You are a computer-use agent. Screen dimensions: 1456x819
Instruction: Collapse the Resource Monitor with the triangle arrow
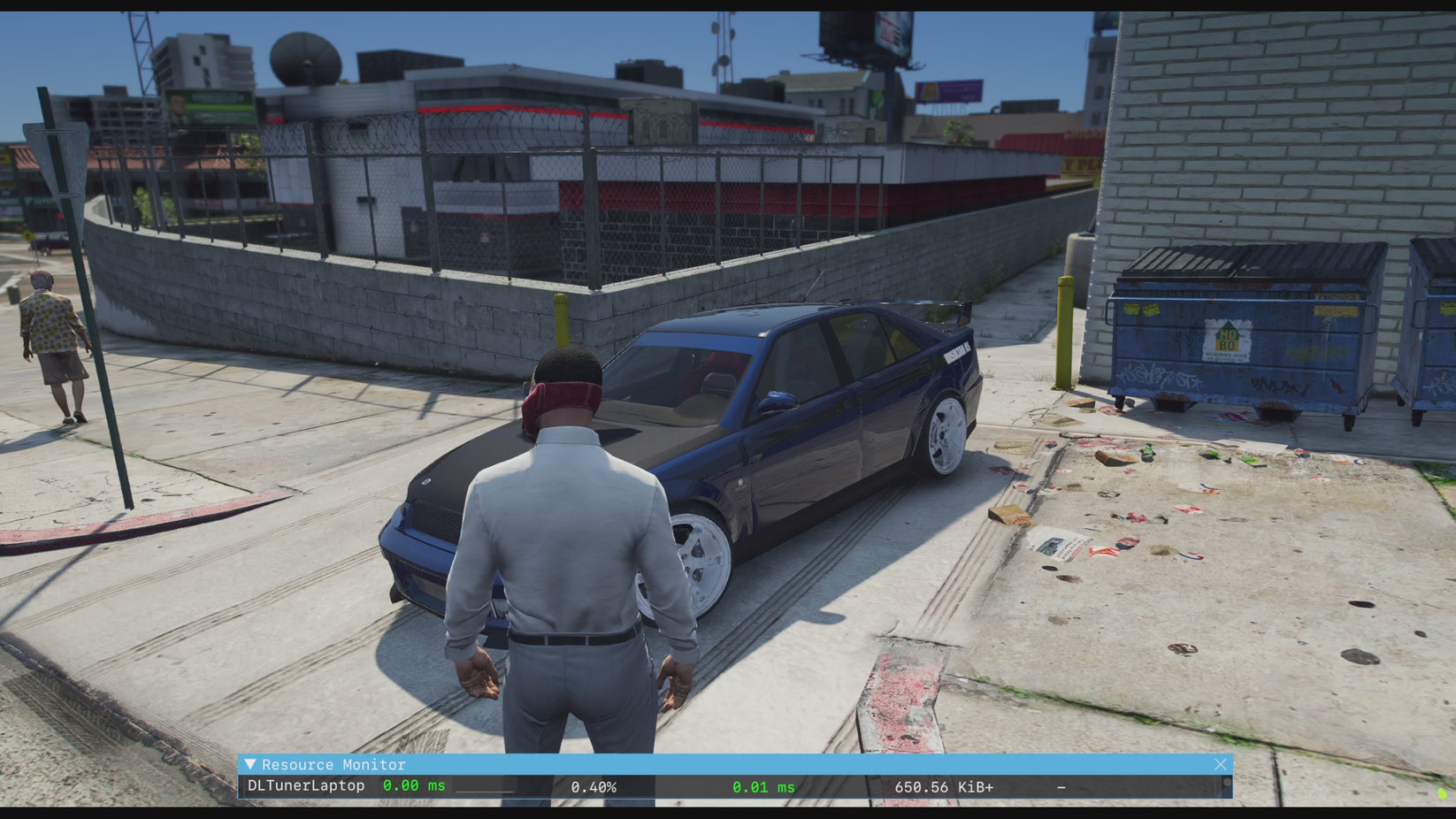250,764
